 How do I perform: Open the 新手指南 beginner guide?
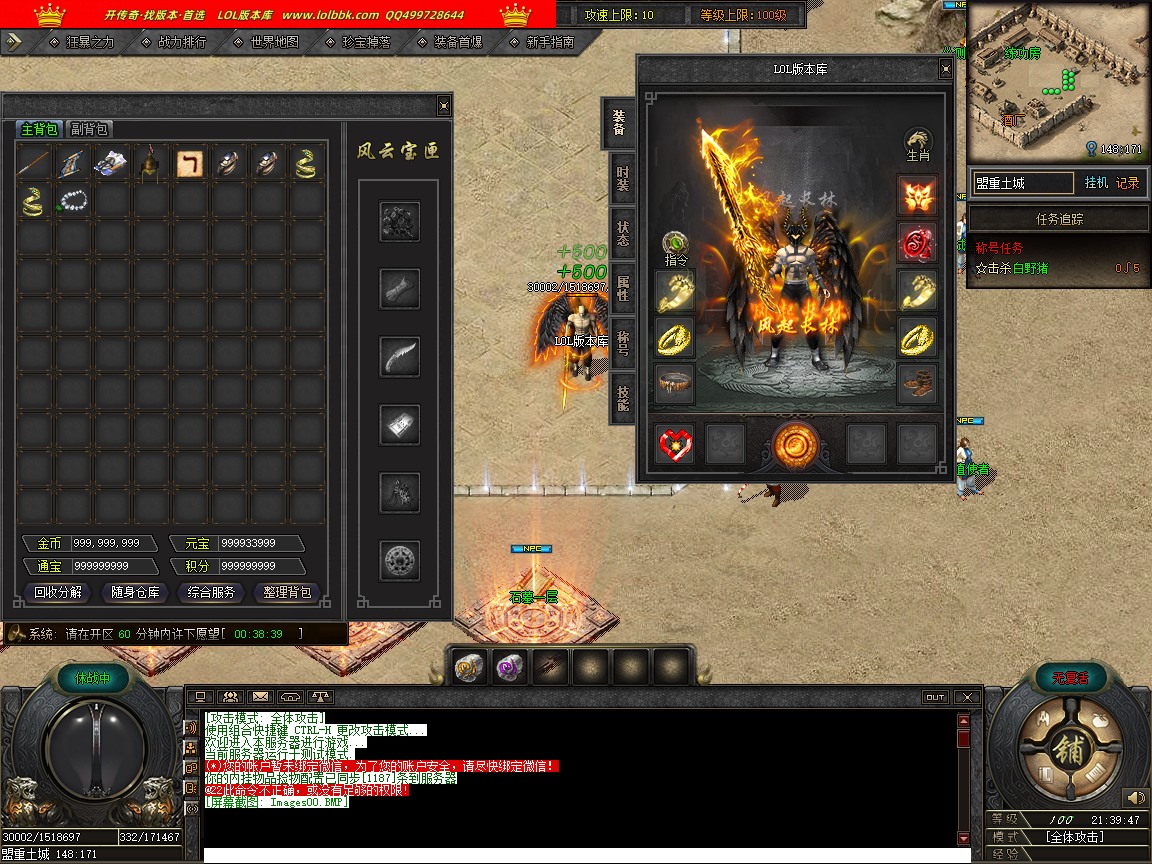550,42
